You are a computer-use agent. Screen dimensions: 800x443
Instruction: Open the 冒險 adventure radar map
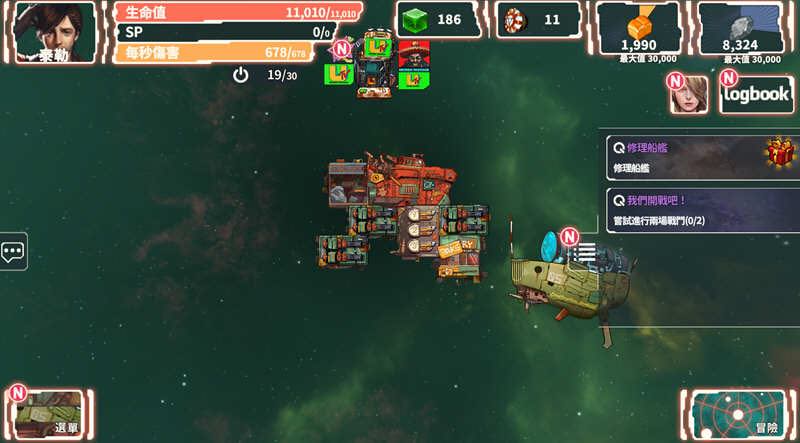pyautogui.click(x=740, y=413)
